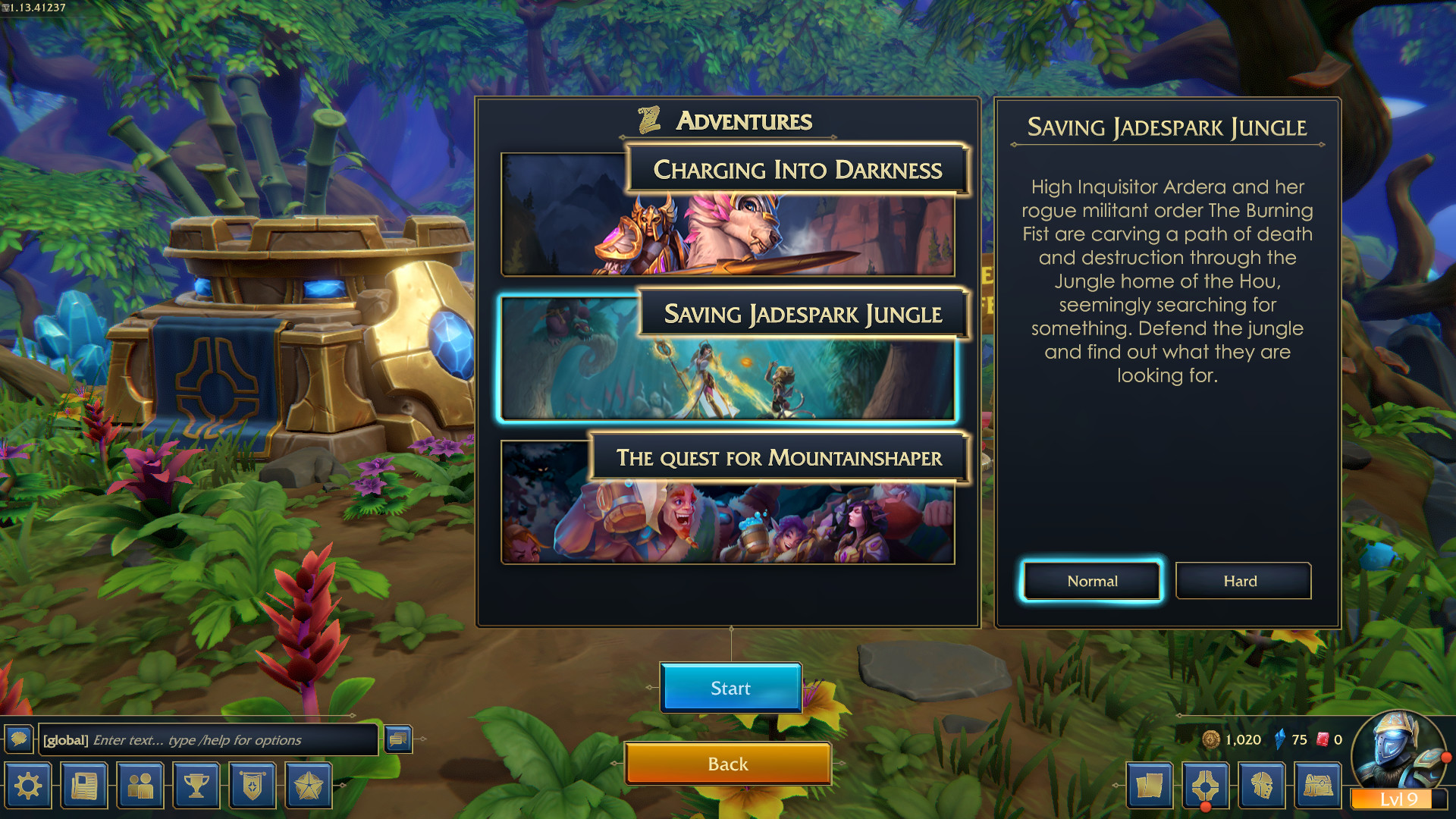Open the news panel icon
This screenshot has width=1456, height=819.
pos(83,786)
